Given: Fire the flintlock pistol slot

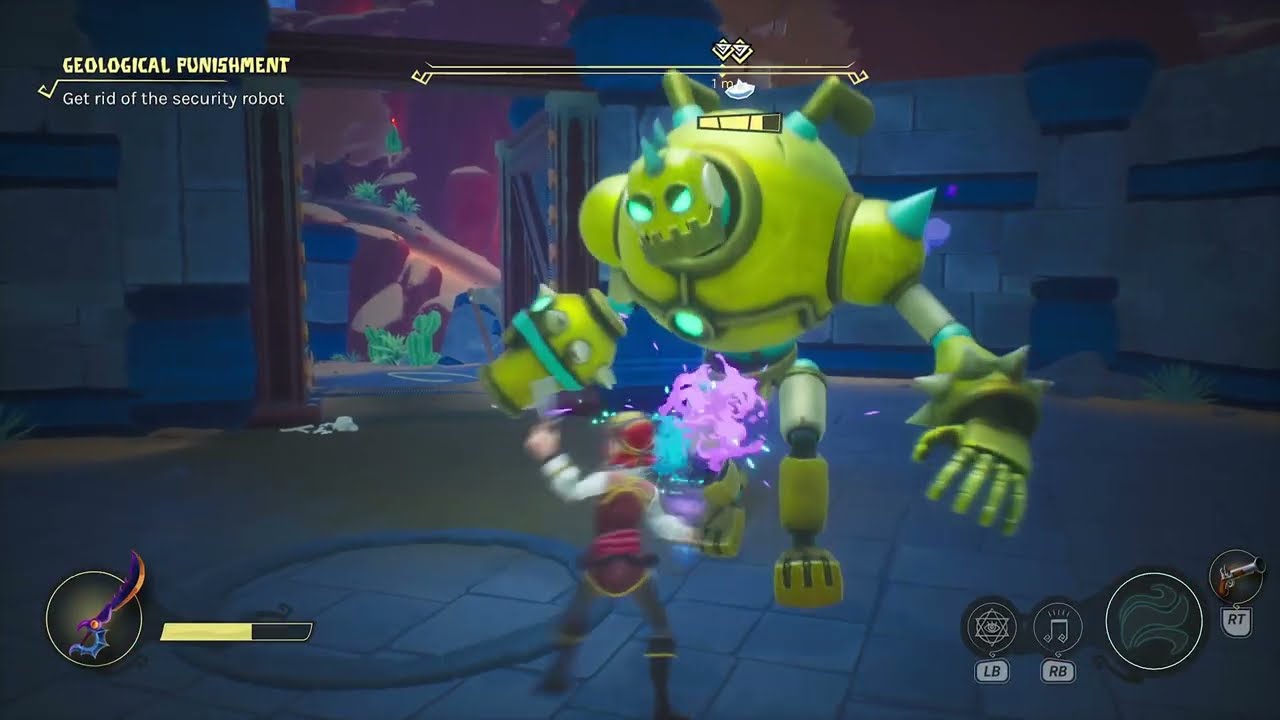Looking at the screenshot, I should click(1236, 576).
